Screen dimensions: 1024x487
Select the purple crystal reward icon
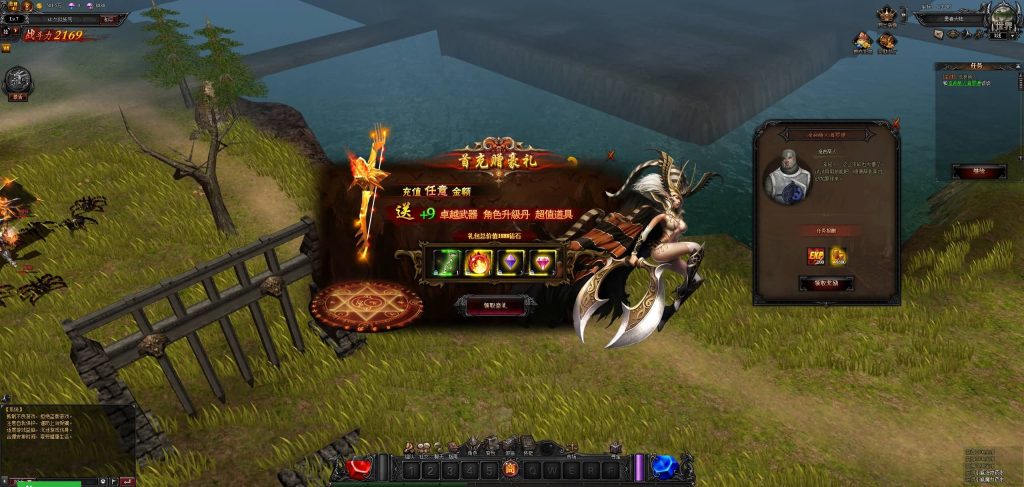tap(510, 263)
